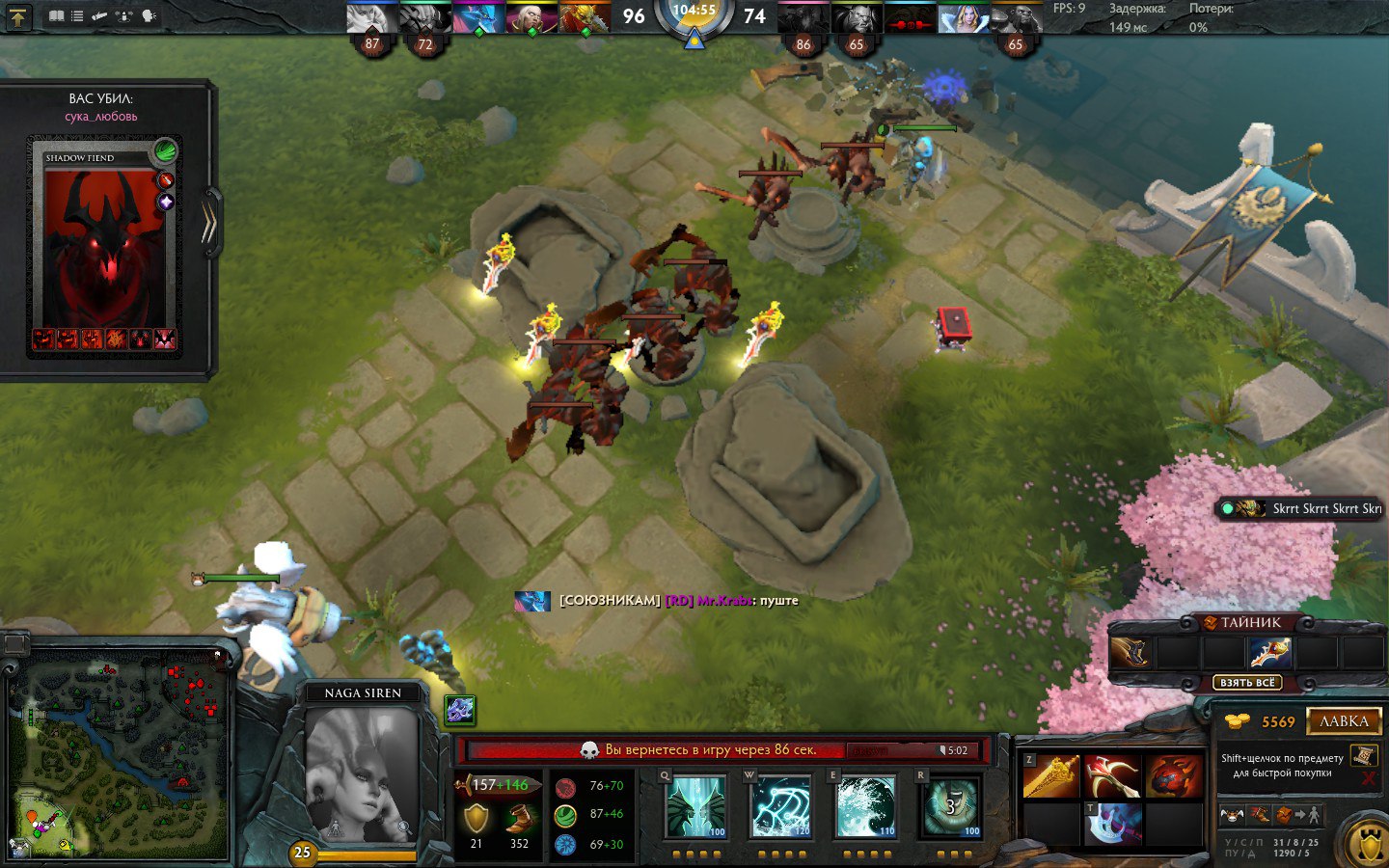The width and height of the screenshot is (1389, 868).
Task: Click Взять всё in the stash
Action: 1248,683
